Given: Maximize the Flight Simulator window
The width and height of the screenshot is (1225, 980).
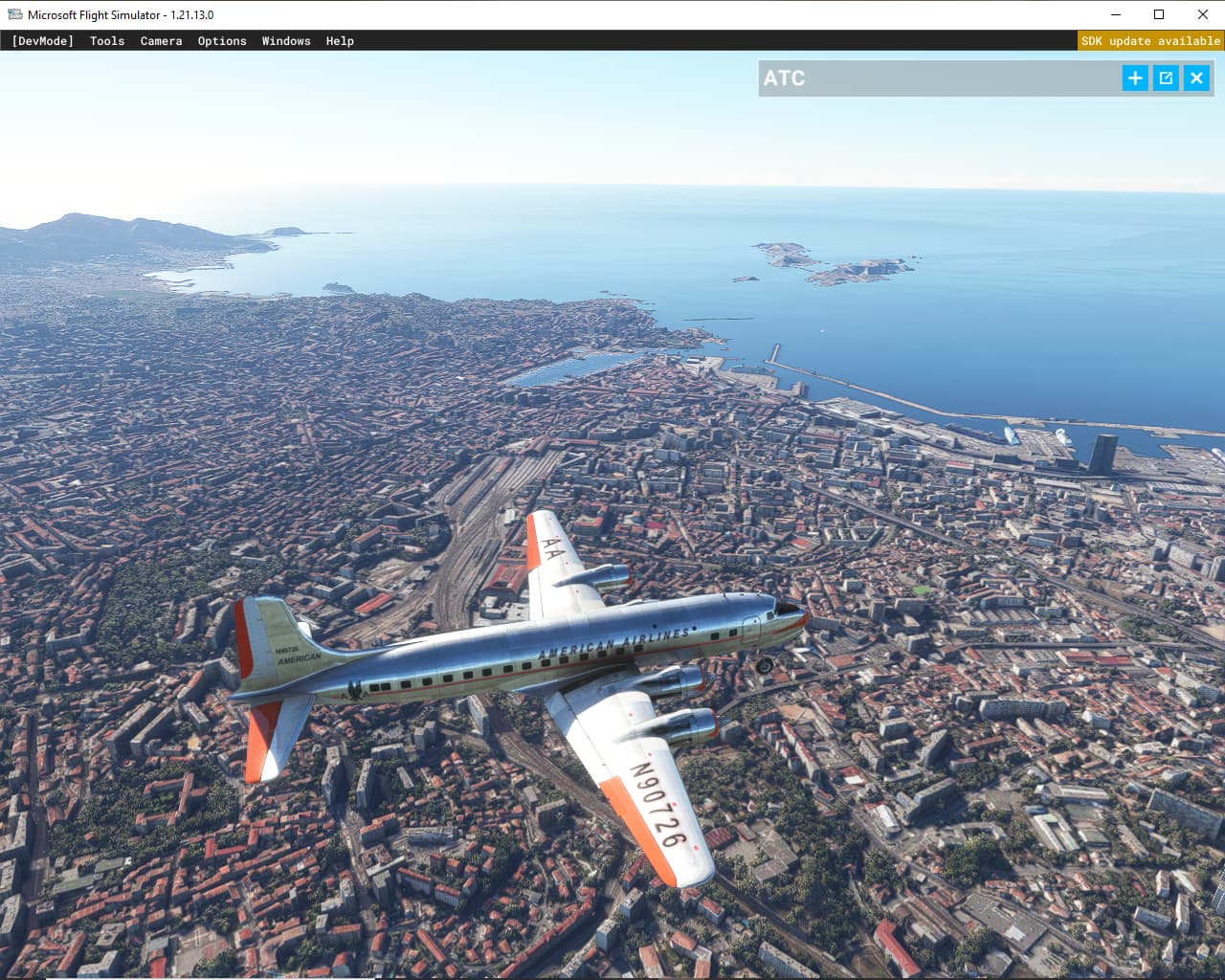Looking at the screenshot, I should [1159, 14].
